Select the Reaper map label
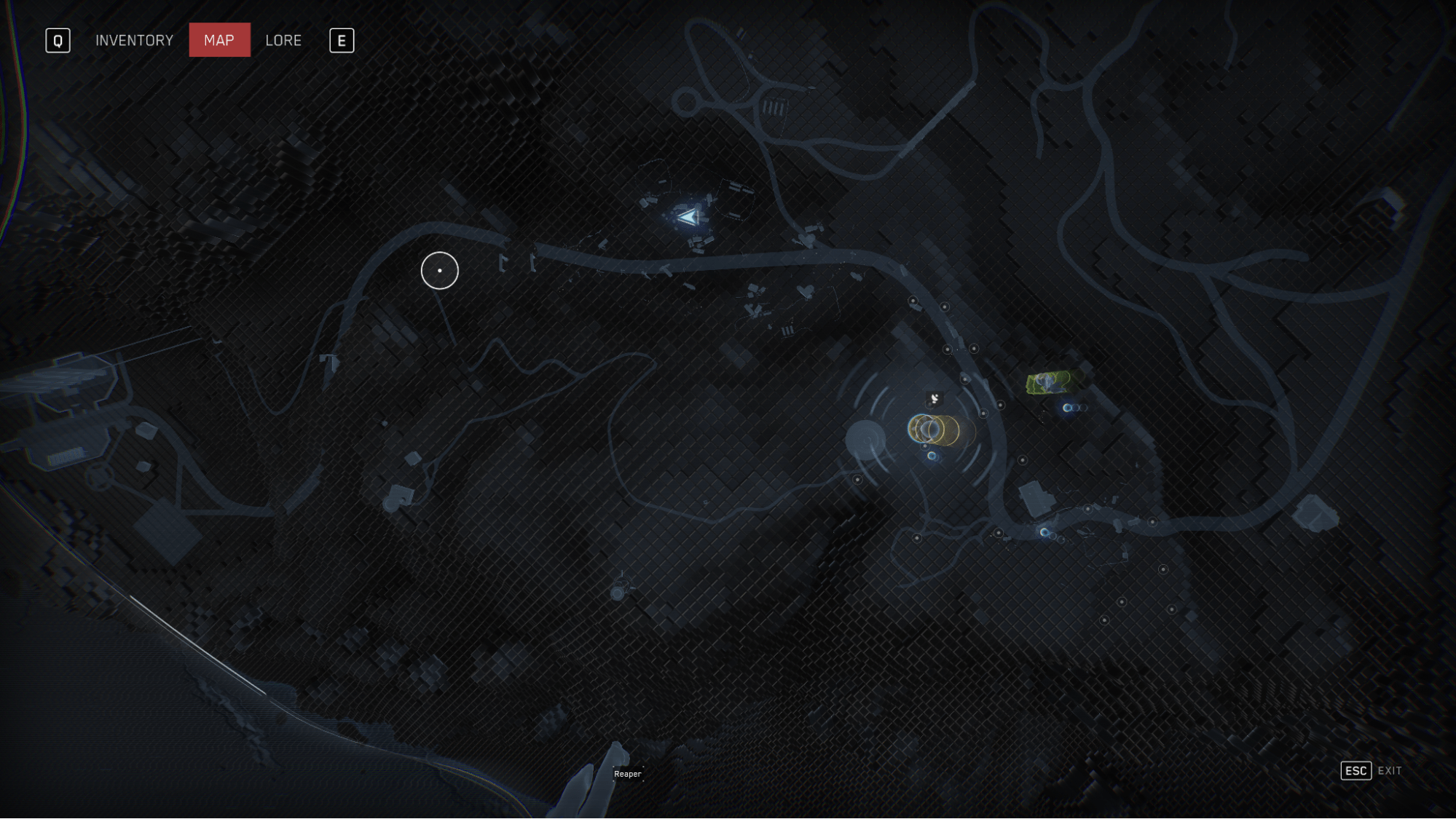This screenshot has height=819, width=1456. pos(627,774)
